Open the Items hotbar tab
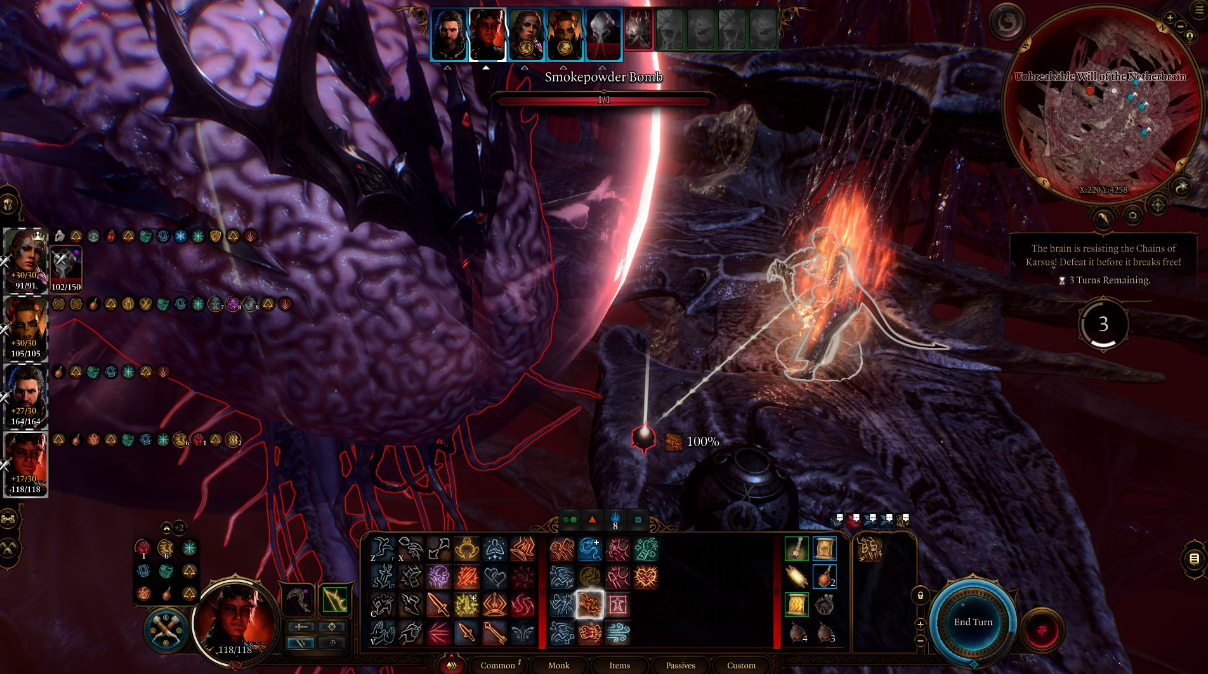This screenshot has height=674, width=1208. 619,665
